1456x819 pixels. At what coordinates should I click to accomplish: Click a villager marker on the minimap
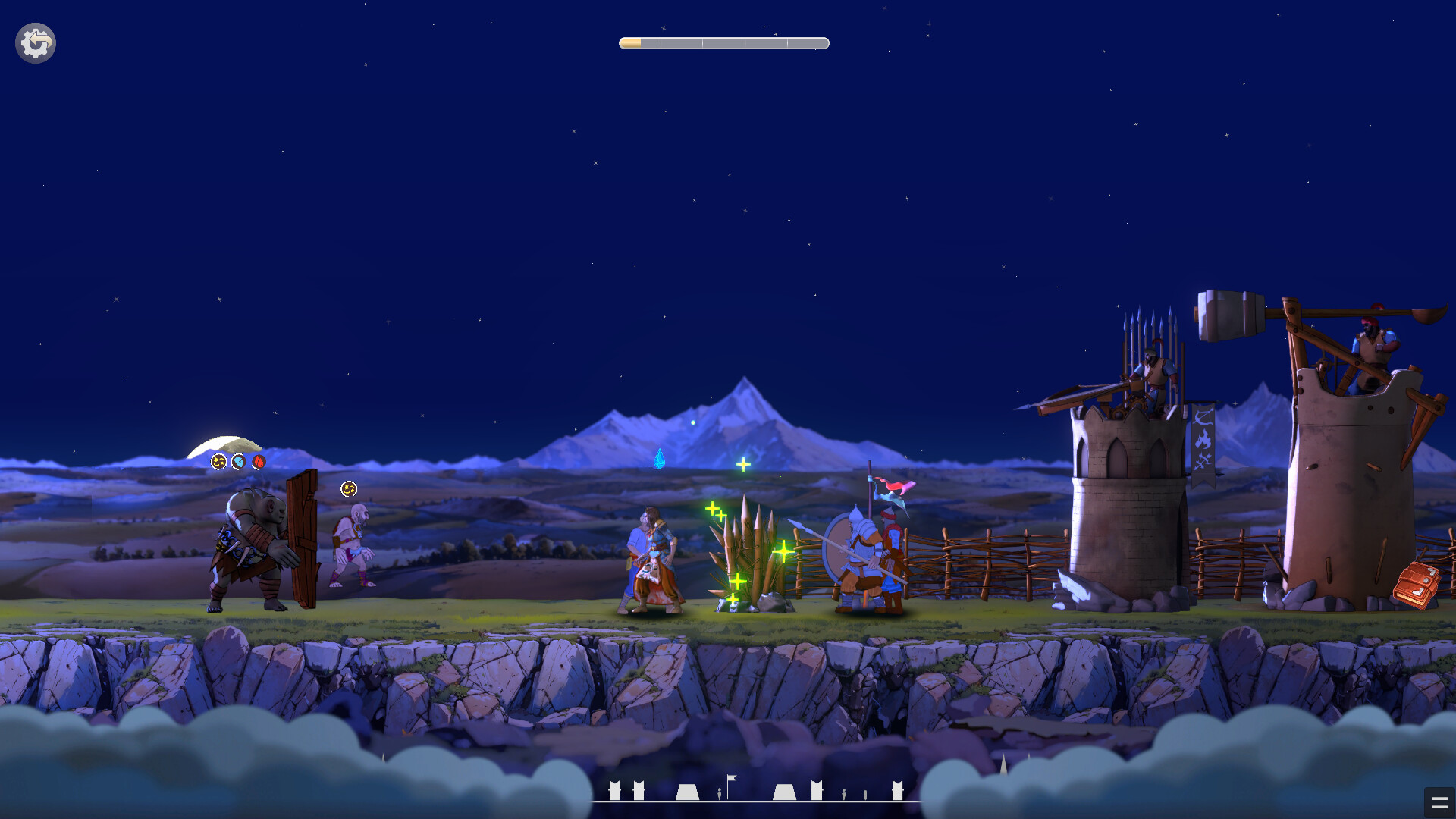(720, 794)
